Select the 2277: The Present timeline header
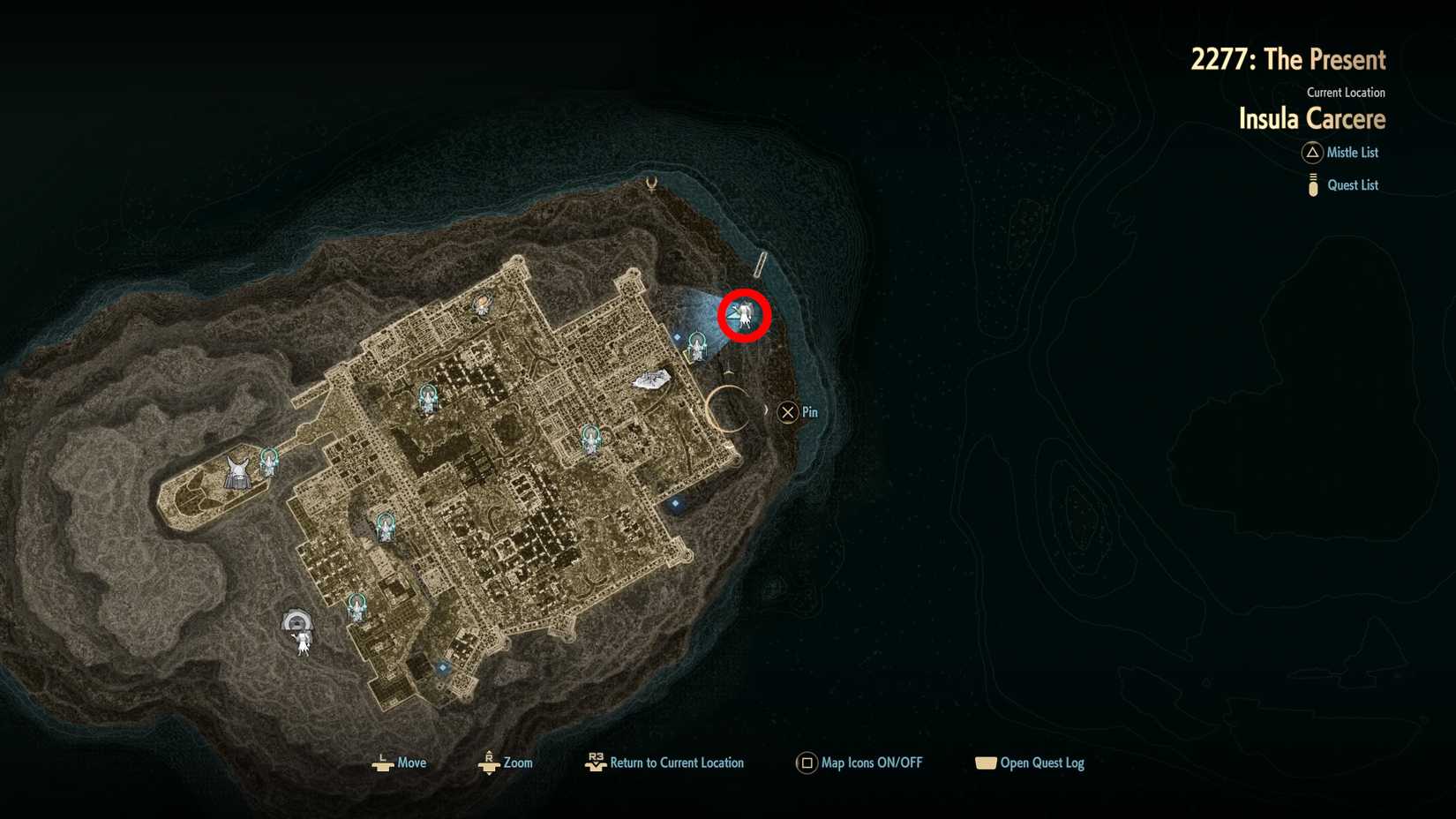1456x819 pixels. [x=1289, y=59]
